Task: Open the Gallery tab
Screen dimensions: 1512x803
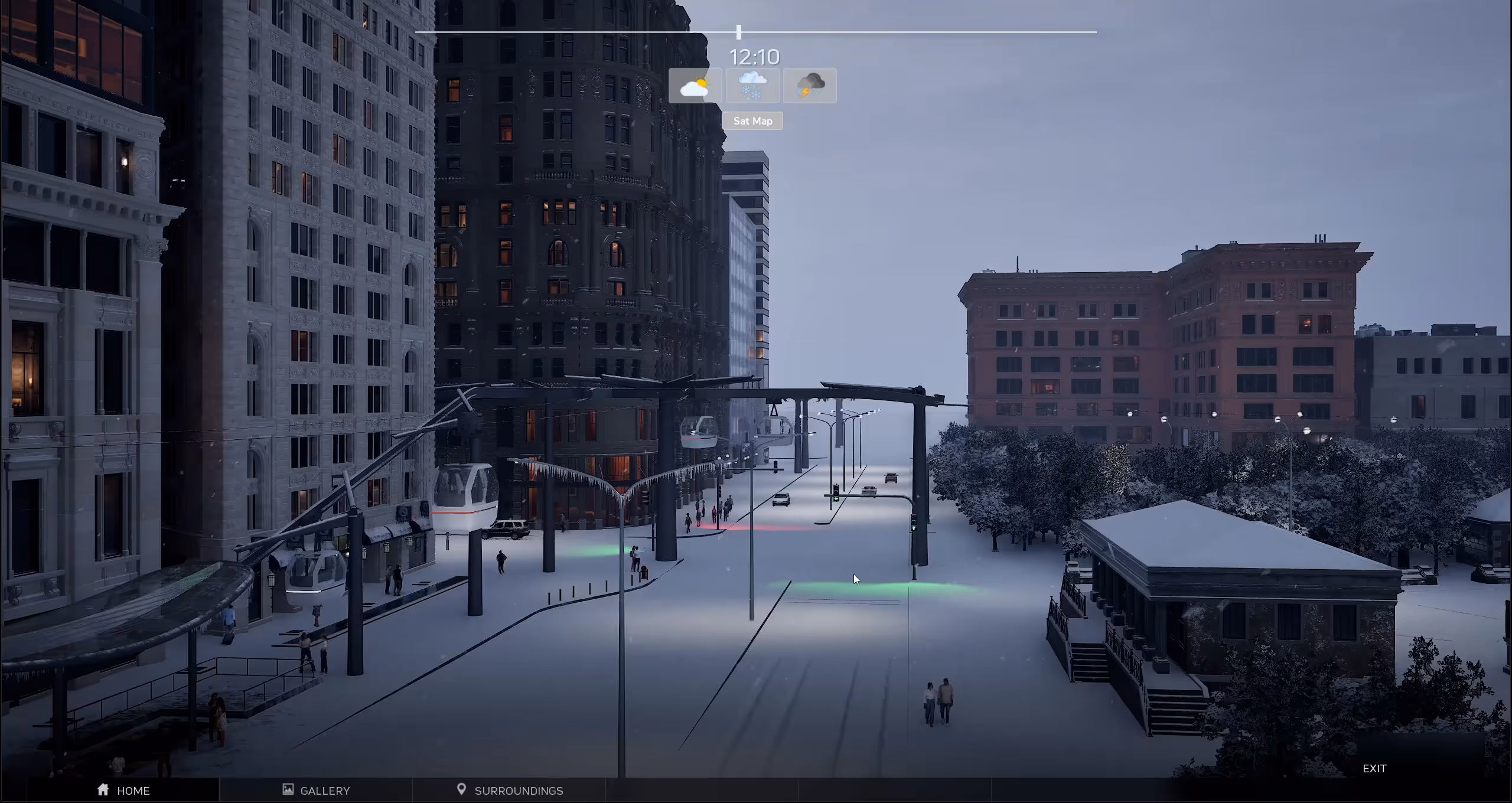Action: [316, 790]
